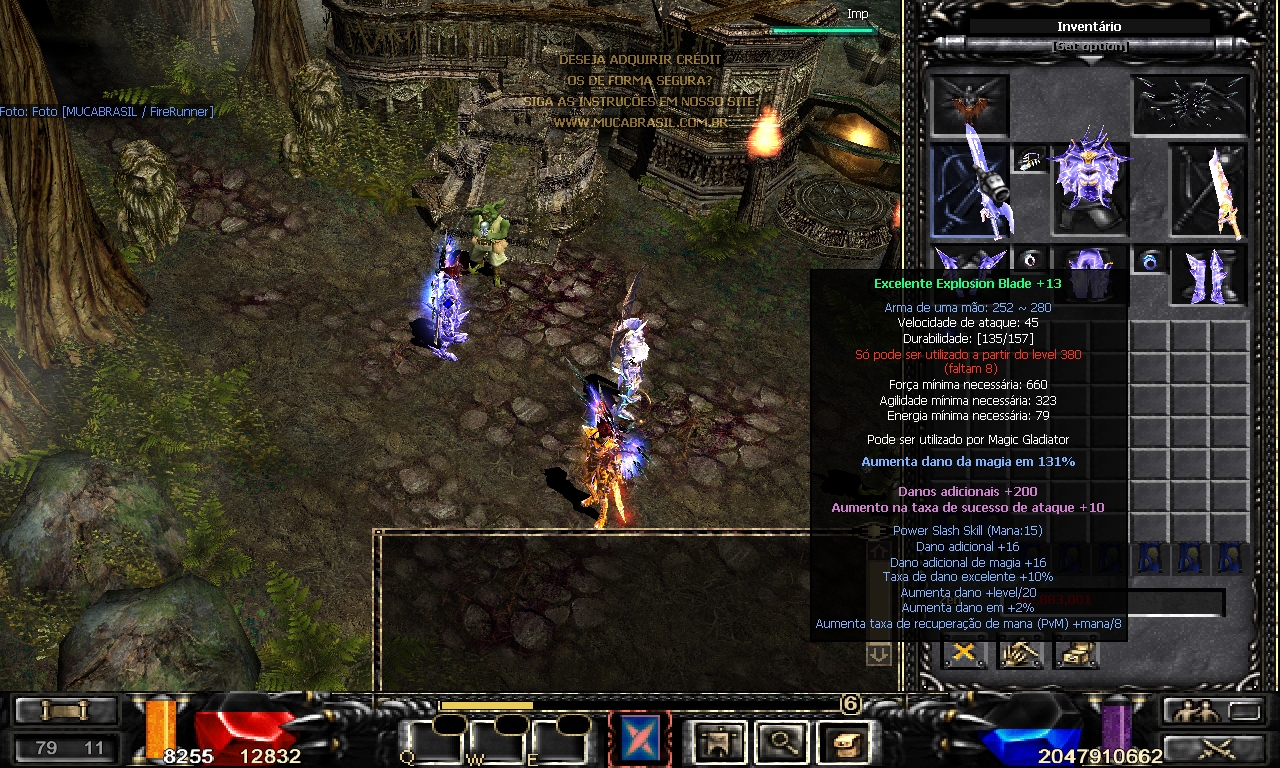Open the treasure chest button in the inventory
1280x768 pixels.
click(x=1076, y=653)
